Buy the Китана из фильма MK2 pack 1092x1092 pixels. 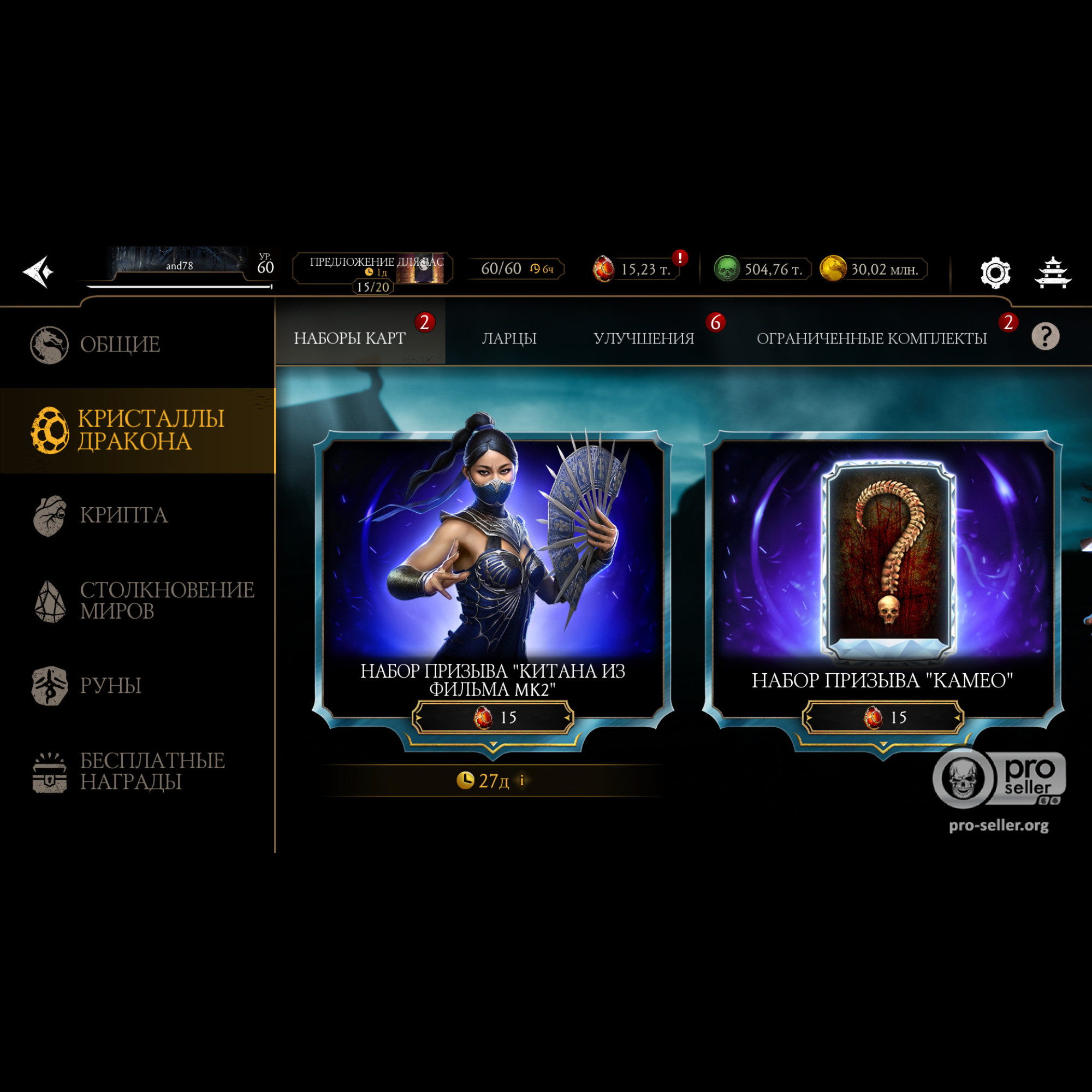(493, 717)
